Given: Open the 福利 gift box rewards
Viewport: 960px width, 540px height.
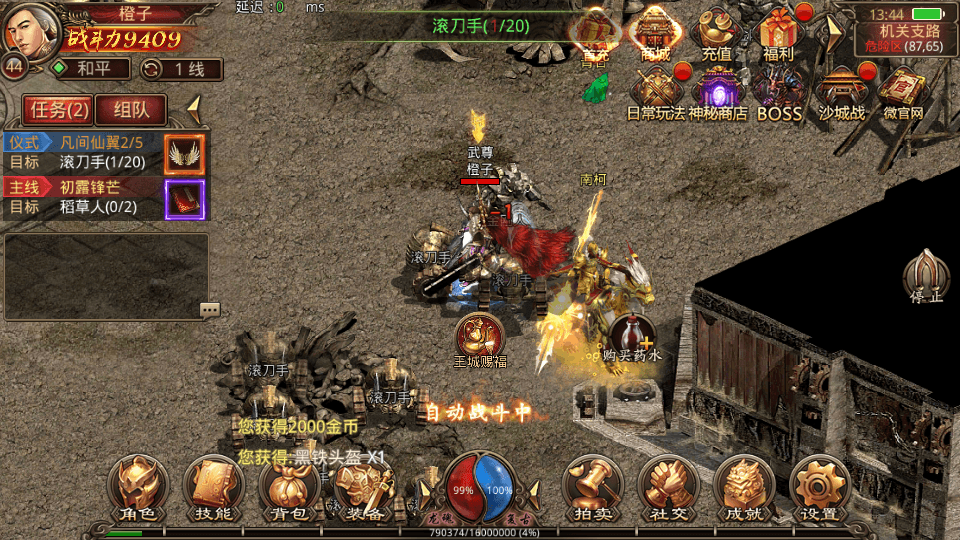Looking at the screenshot, I should (777, 34).
